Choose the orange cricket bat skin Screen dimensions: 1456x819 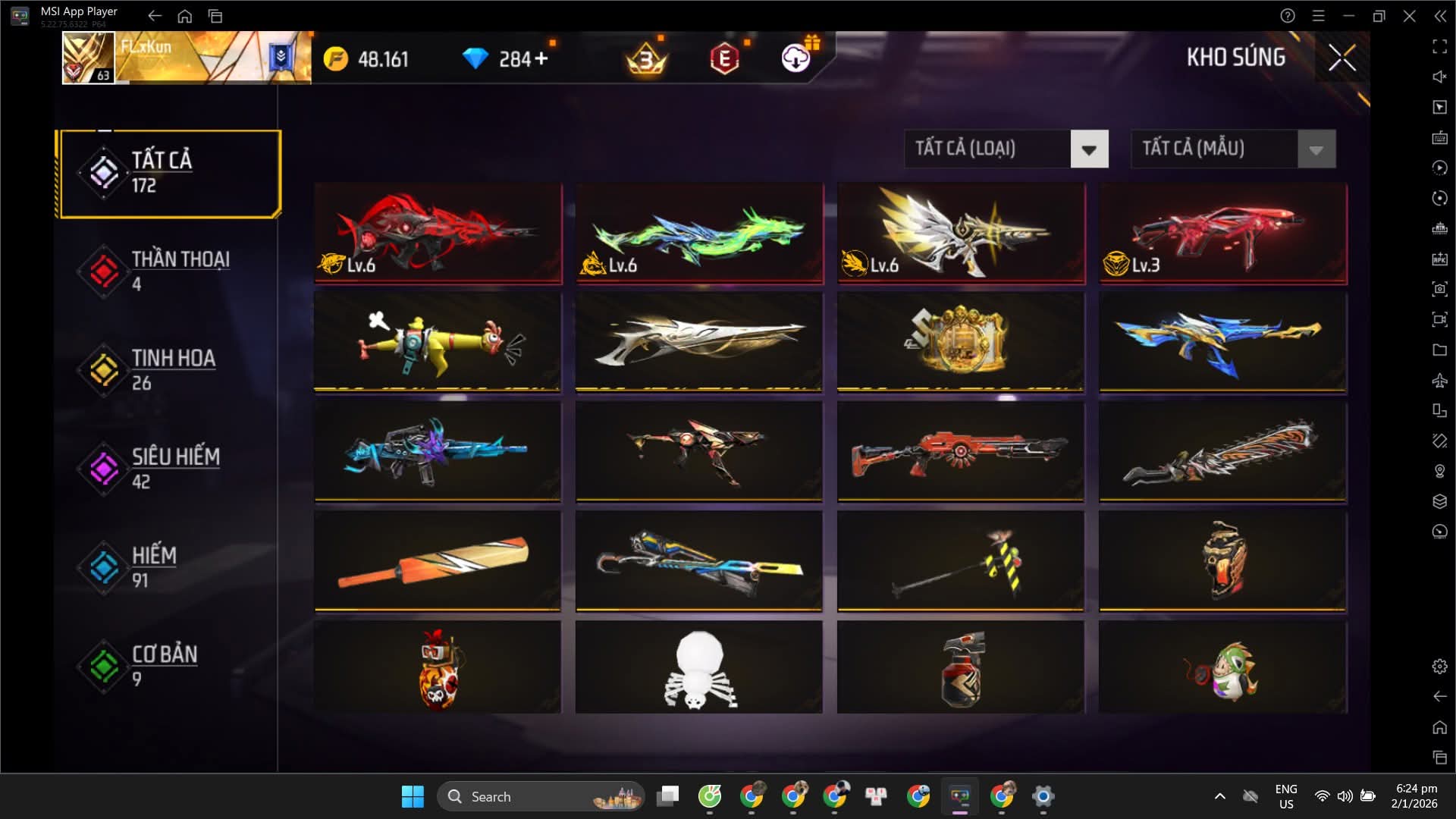(438, 561)
